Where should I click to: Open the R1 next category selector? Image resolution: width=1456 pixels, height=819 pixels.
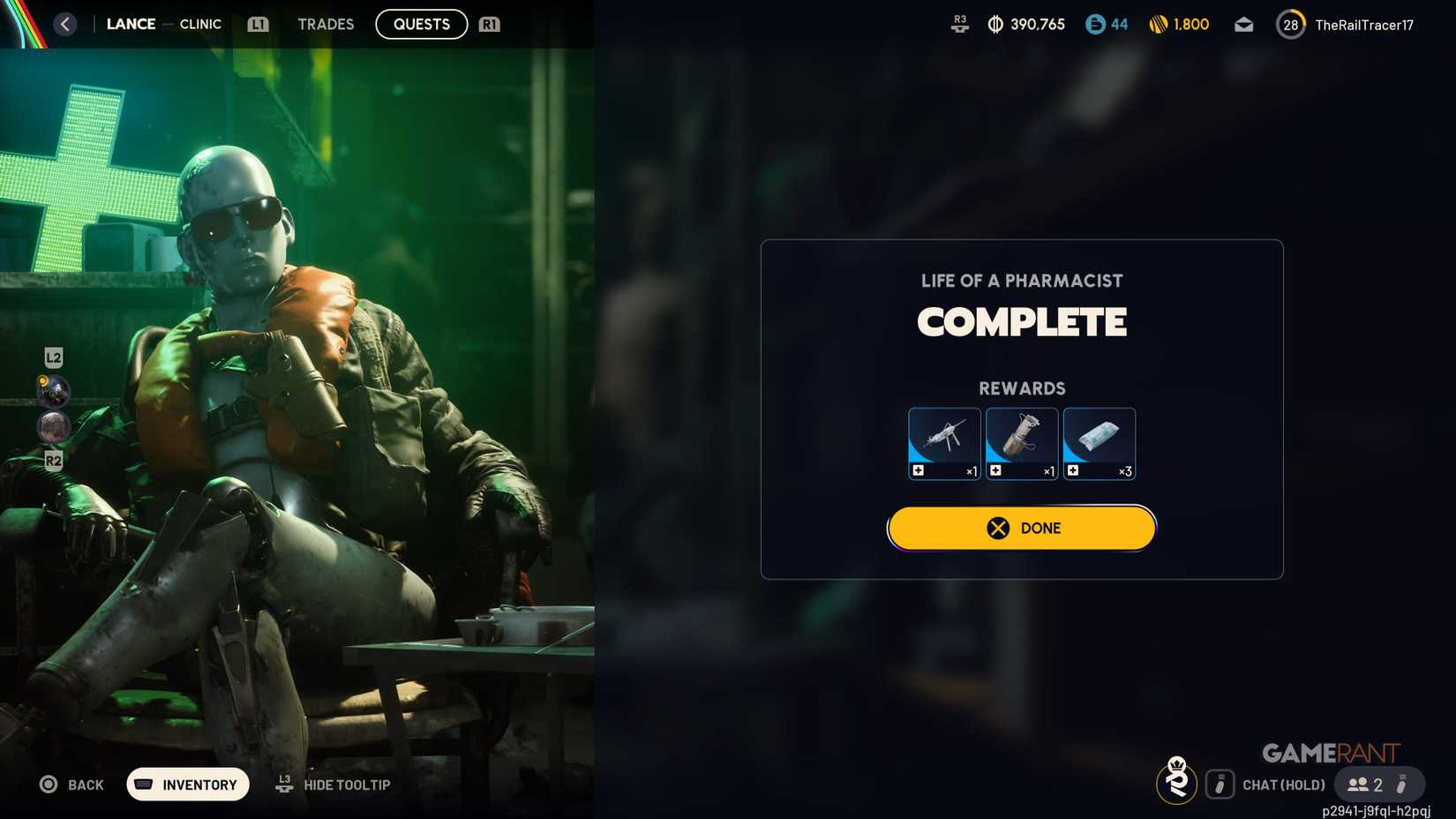pos(489,24)
